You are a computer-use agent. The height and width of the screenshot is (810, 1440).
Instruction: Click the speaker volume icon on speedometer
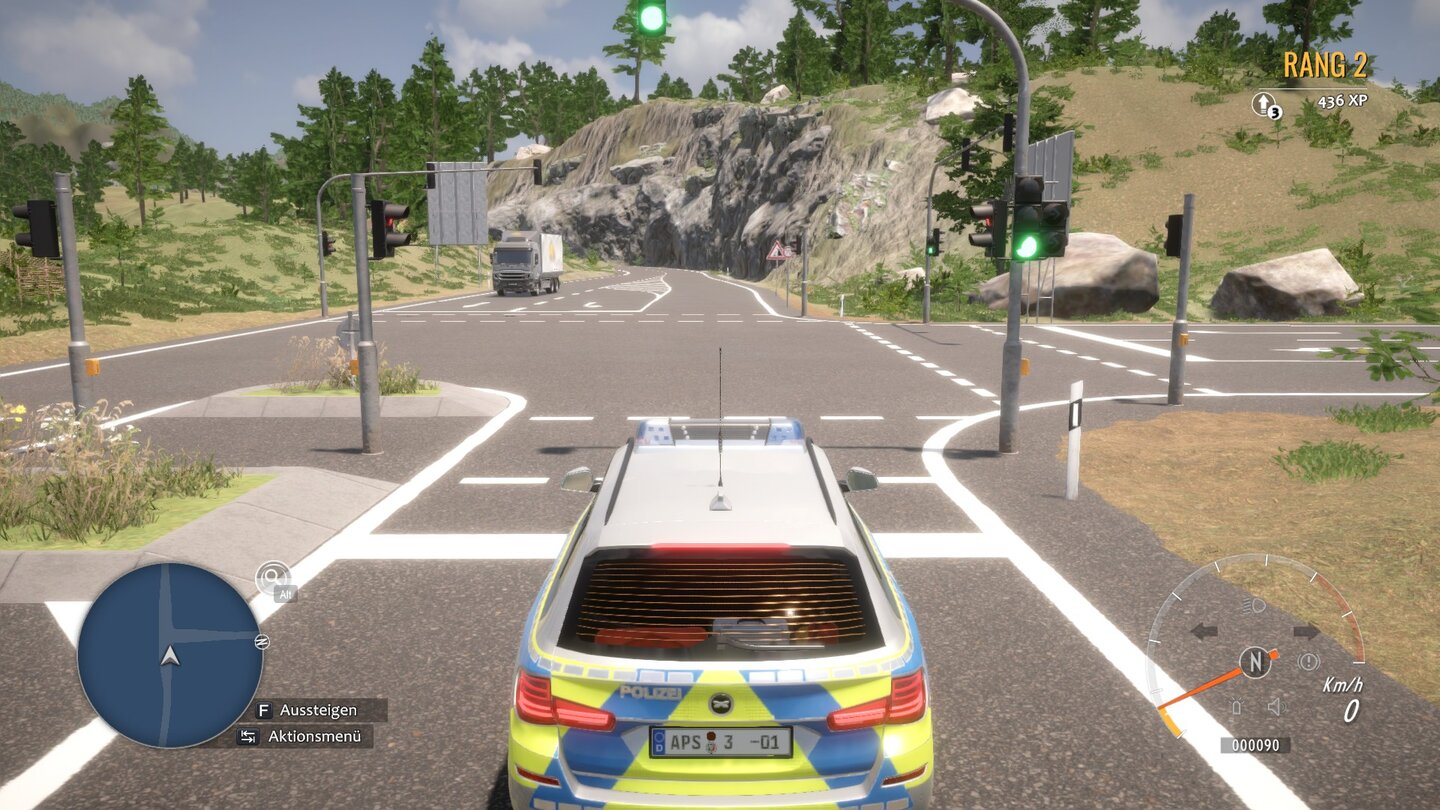tap(1276, 706)
